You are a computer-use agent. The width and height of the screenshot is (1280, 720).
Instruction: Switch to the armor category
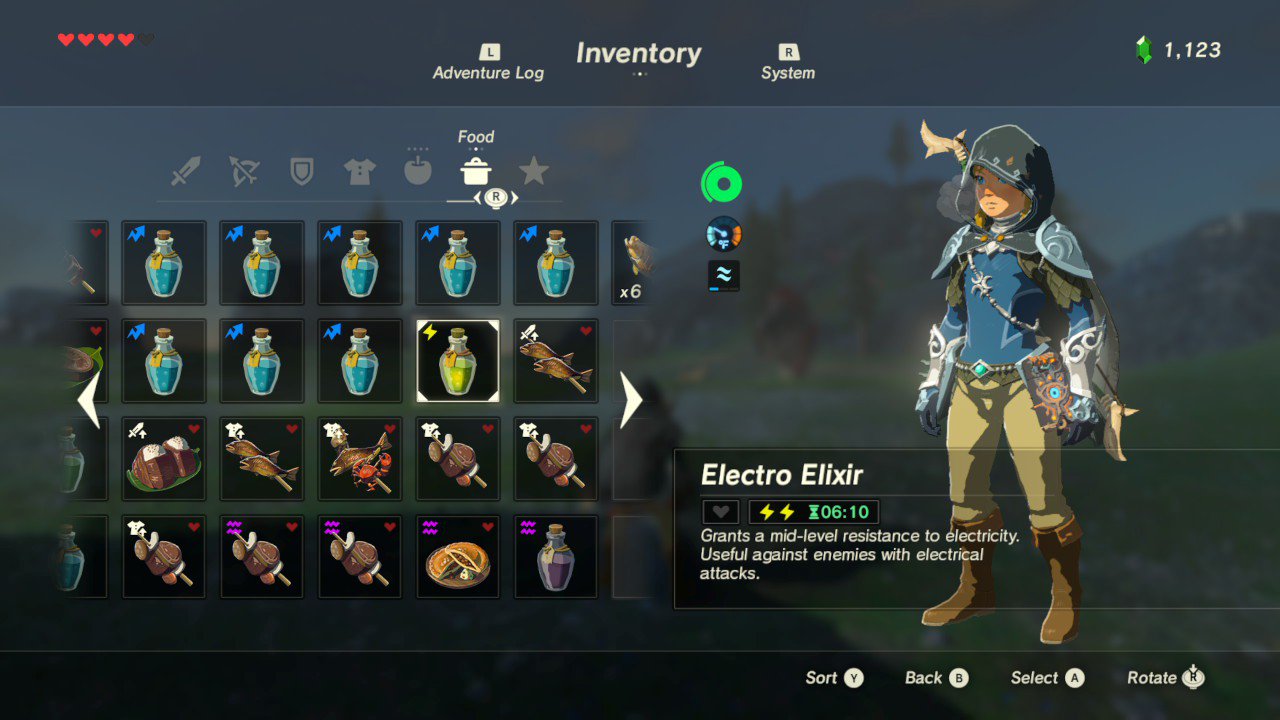coord(360,170)
